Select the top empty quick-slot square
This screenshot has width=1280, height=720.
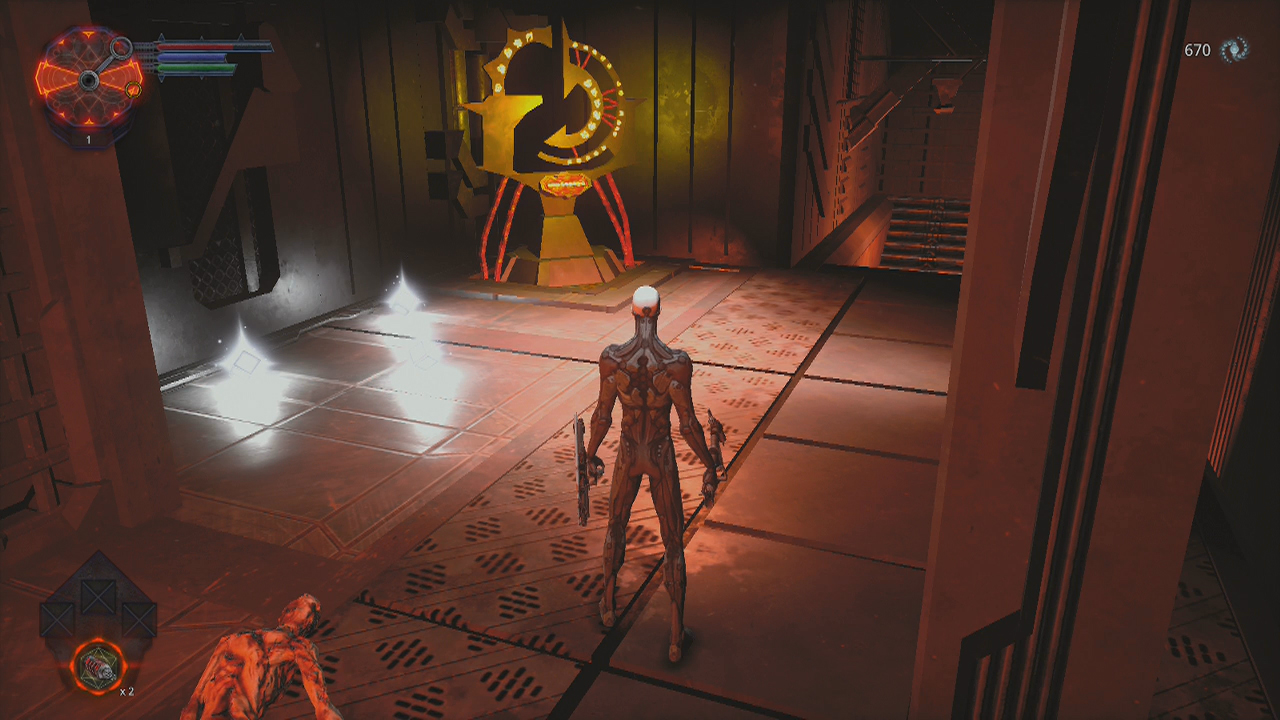tap(97, 595)
